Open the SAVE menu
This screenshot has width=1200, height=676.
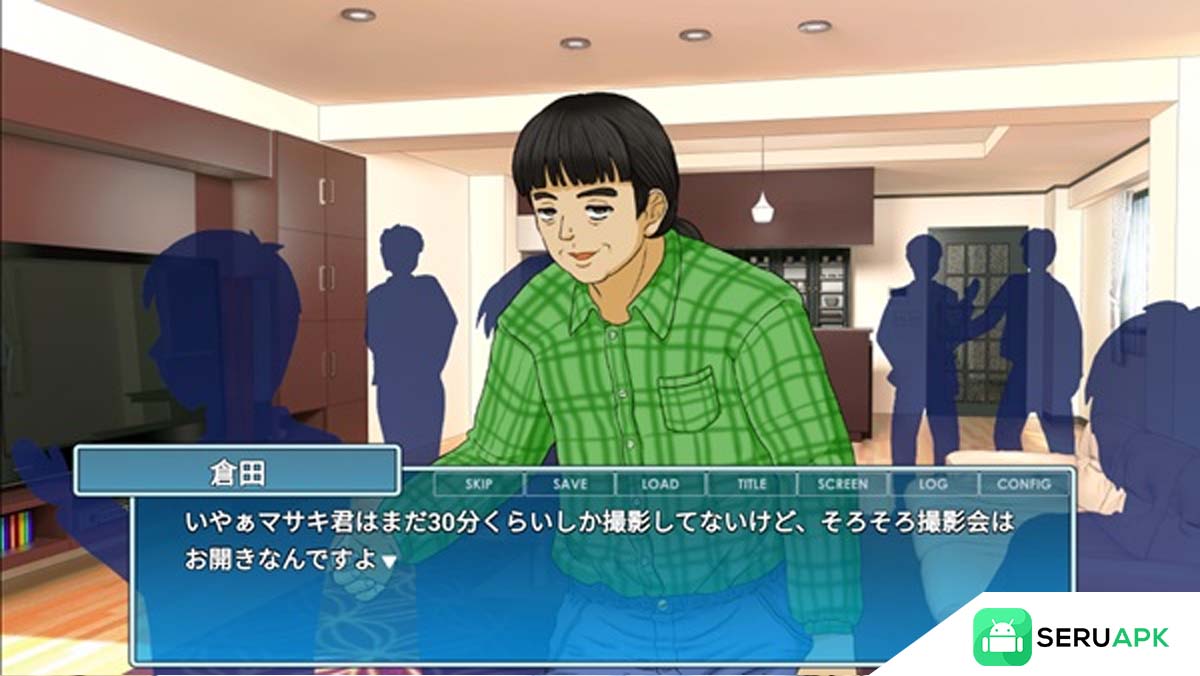coord(570,484)
